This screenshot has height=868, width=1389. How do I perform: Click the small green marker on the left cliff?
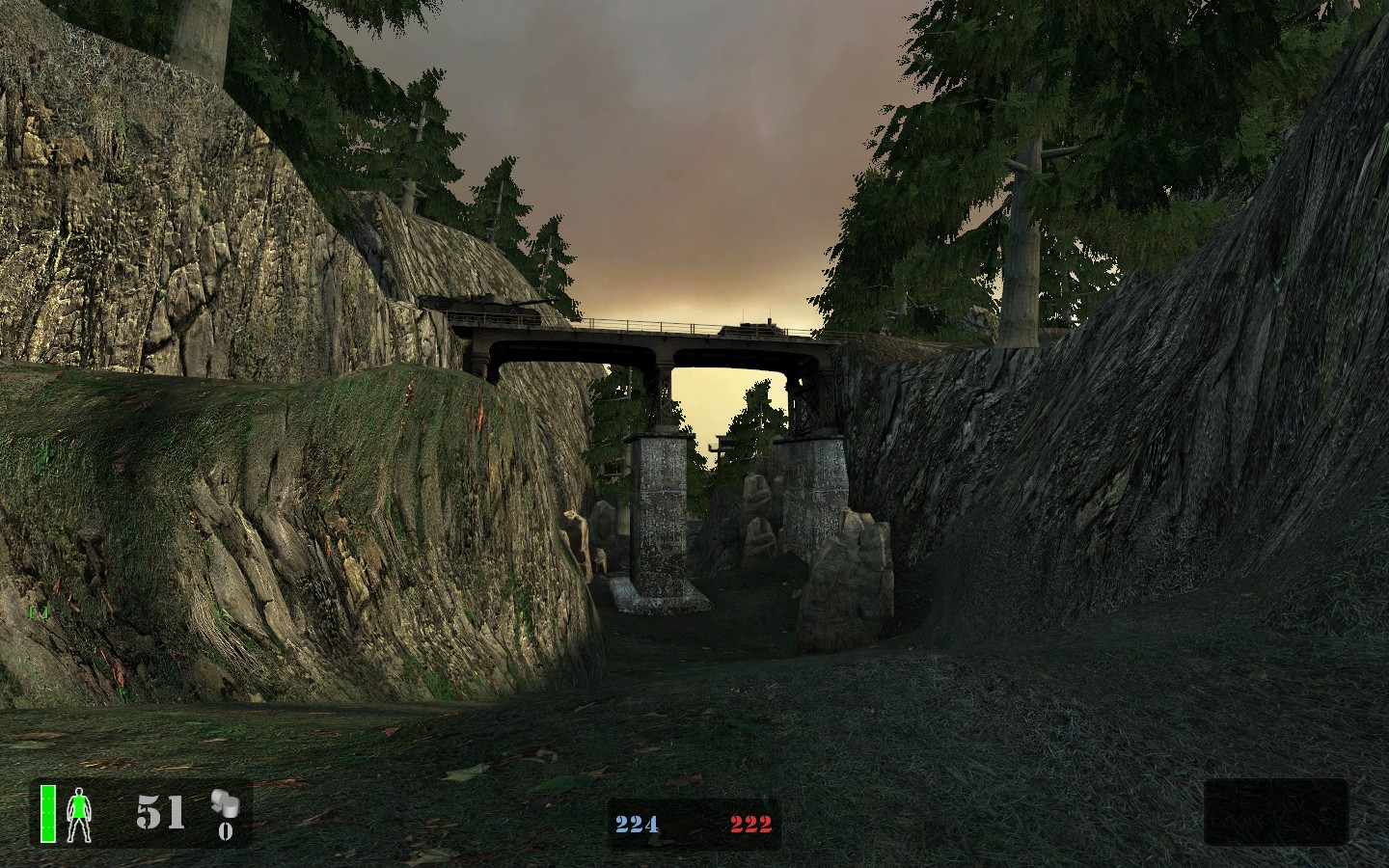40,611
